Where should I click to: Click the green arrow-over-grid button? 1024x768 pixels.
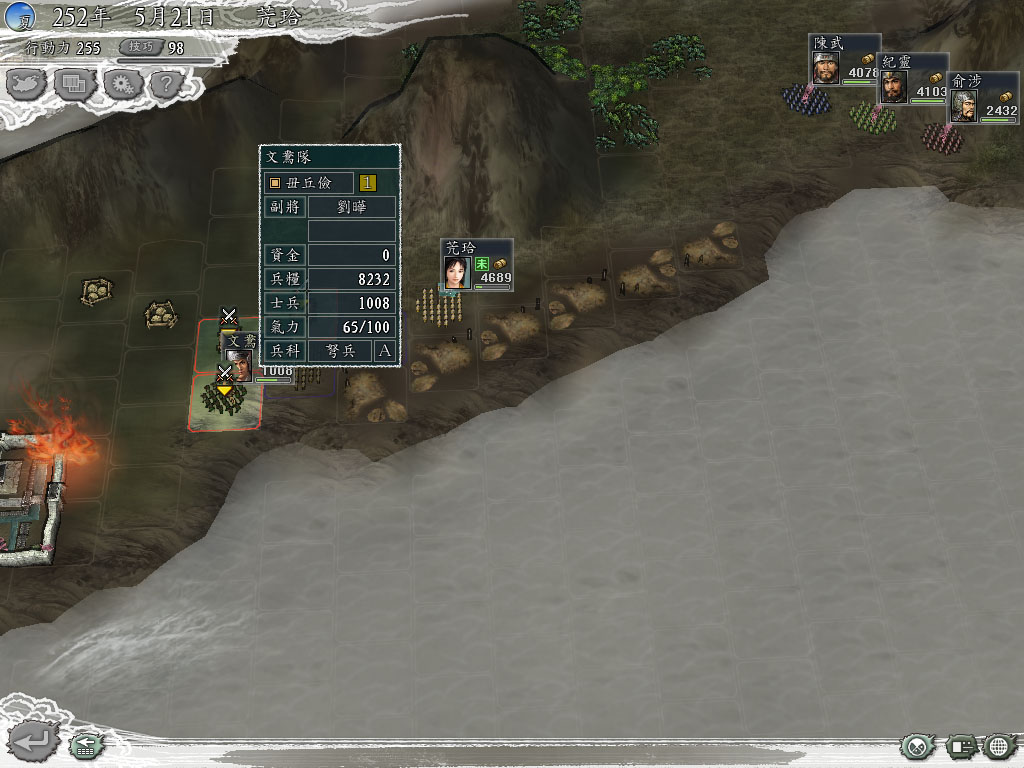click(87, 745)
